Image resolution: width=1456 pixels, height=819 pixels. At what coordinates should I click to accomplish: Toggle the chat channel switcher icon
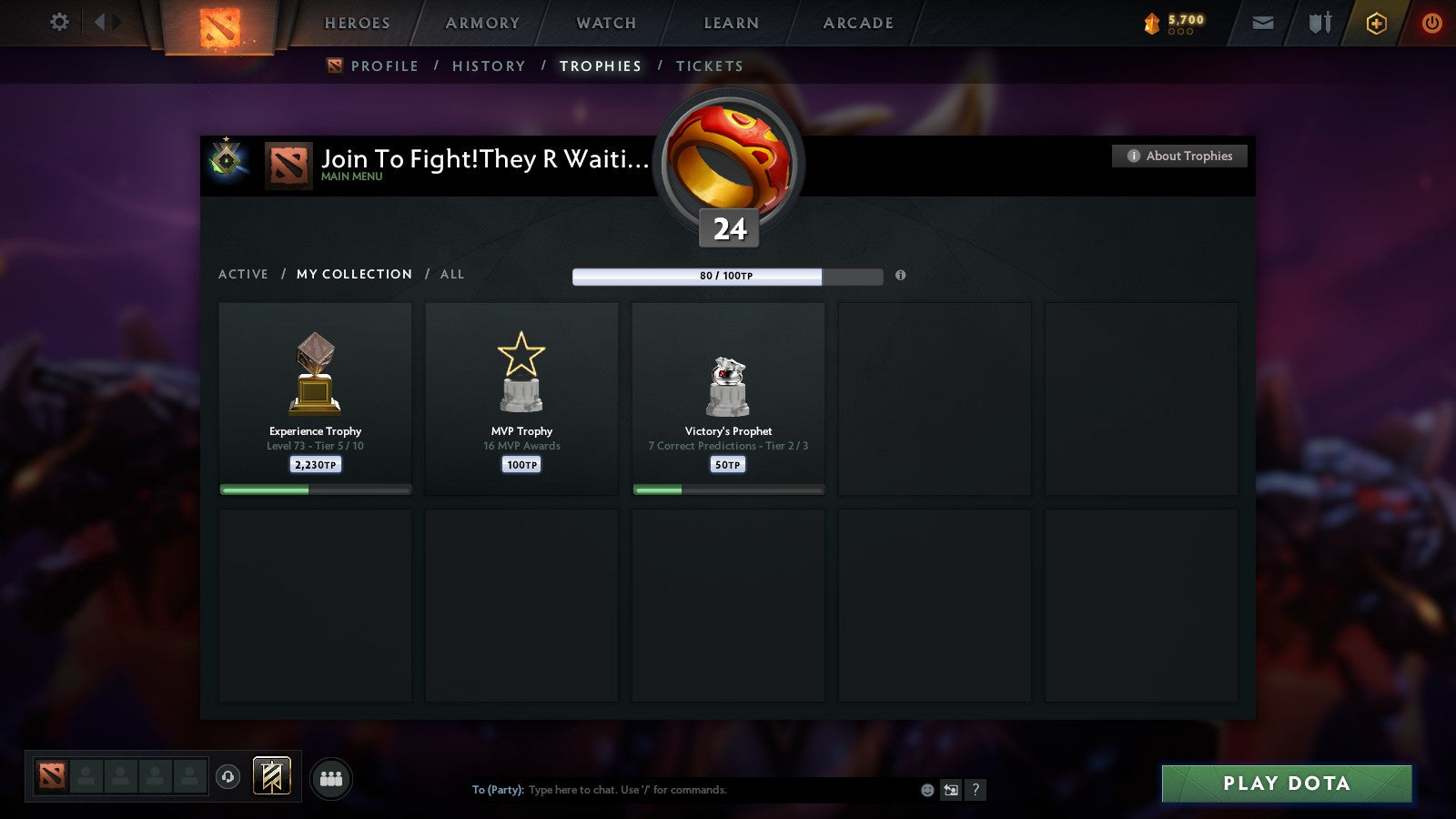click(951, 790)
